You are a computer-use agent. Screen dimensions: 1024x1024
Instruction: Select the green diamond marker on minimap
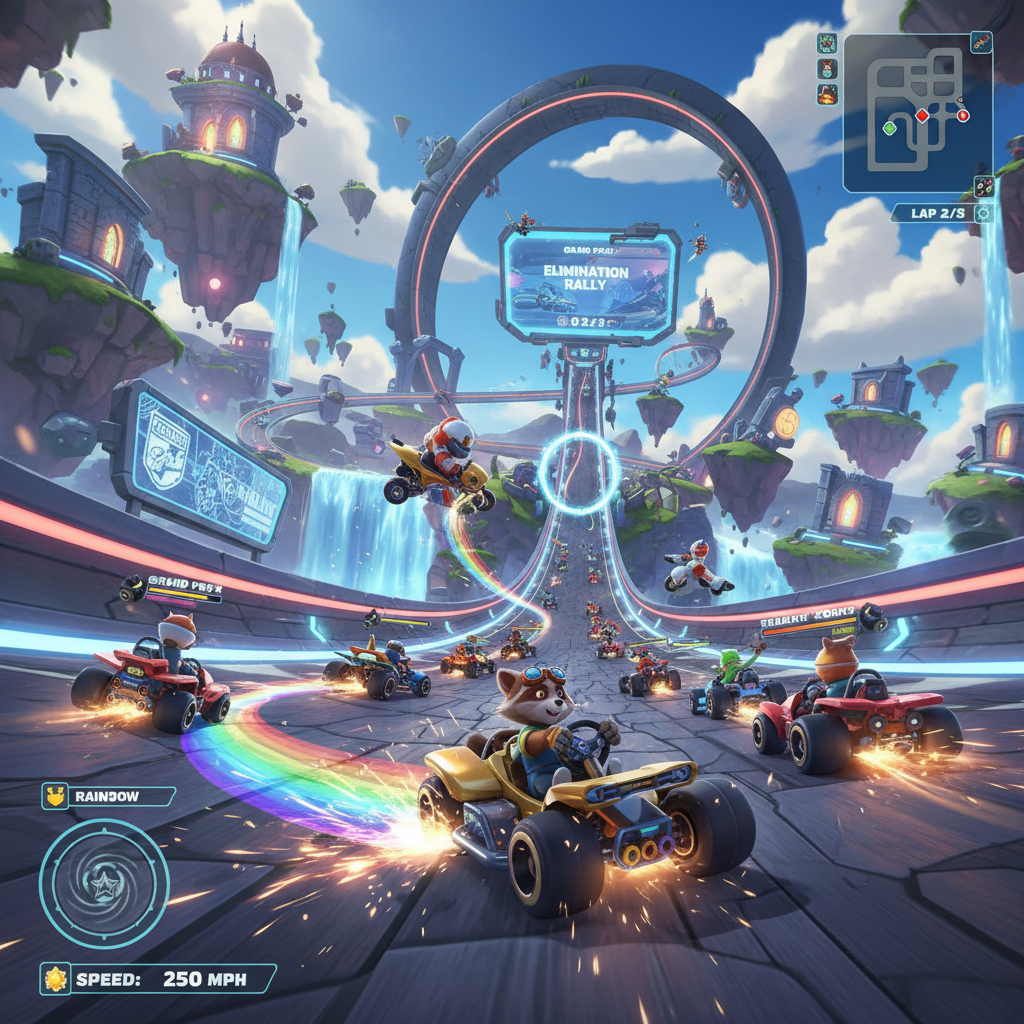coord(889,128)
